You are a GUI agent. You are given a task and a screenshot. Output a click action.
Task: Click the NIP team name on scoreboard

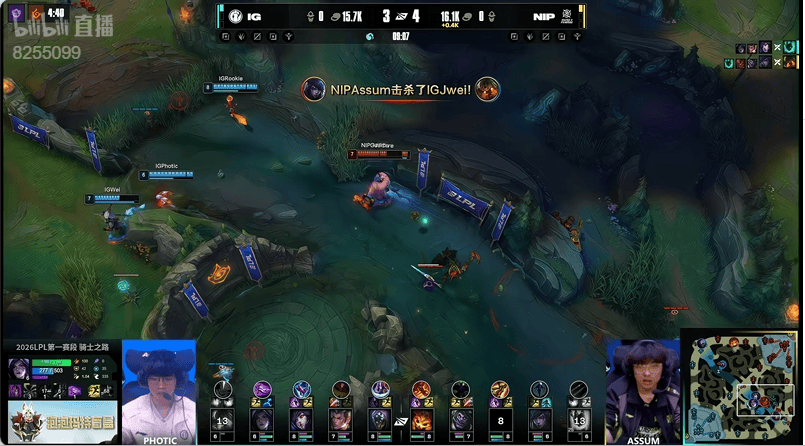click(544, 16)
